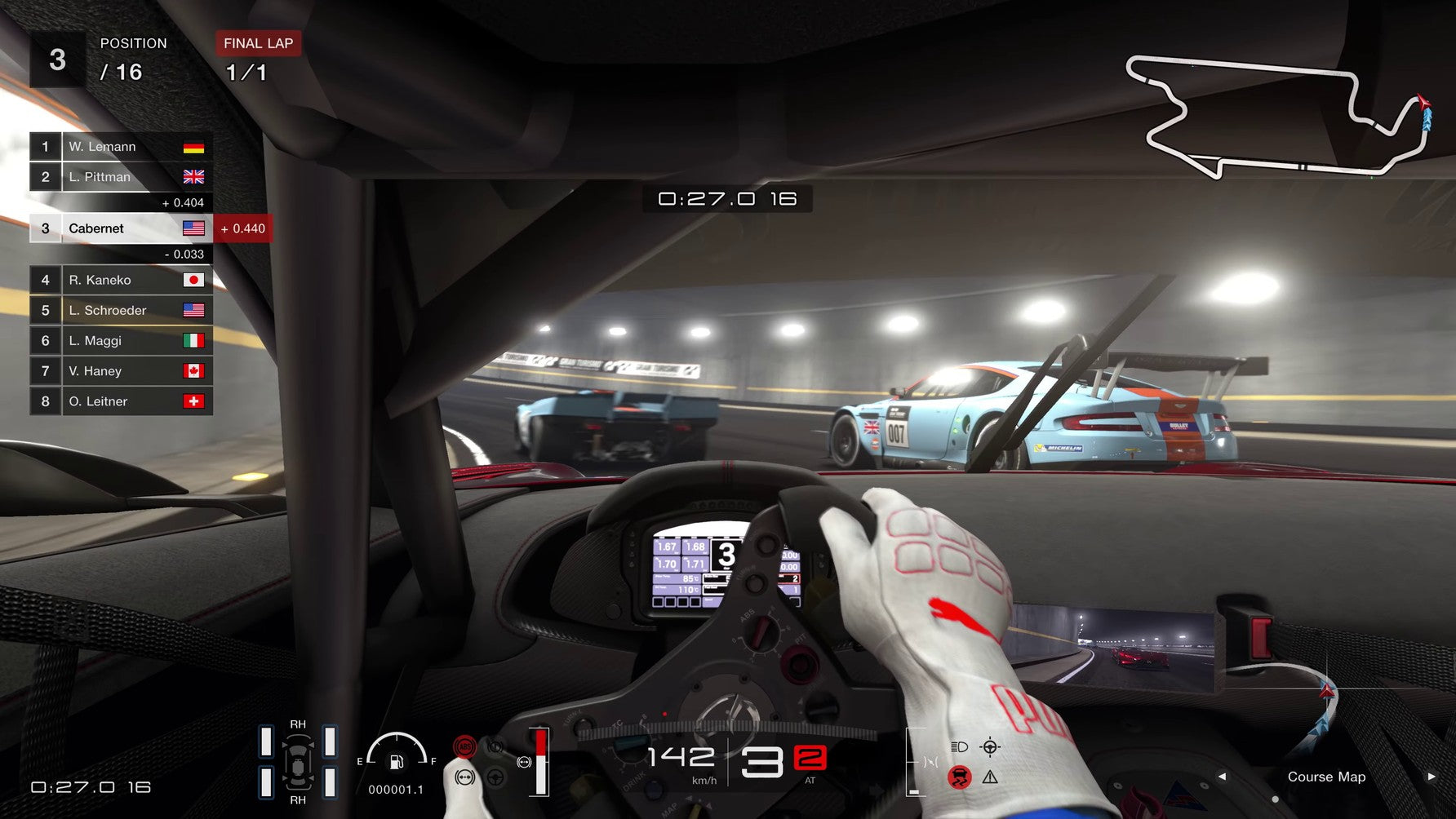Select the red ABS indicator icon
1456x819 pixels.
[465, 748]
